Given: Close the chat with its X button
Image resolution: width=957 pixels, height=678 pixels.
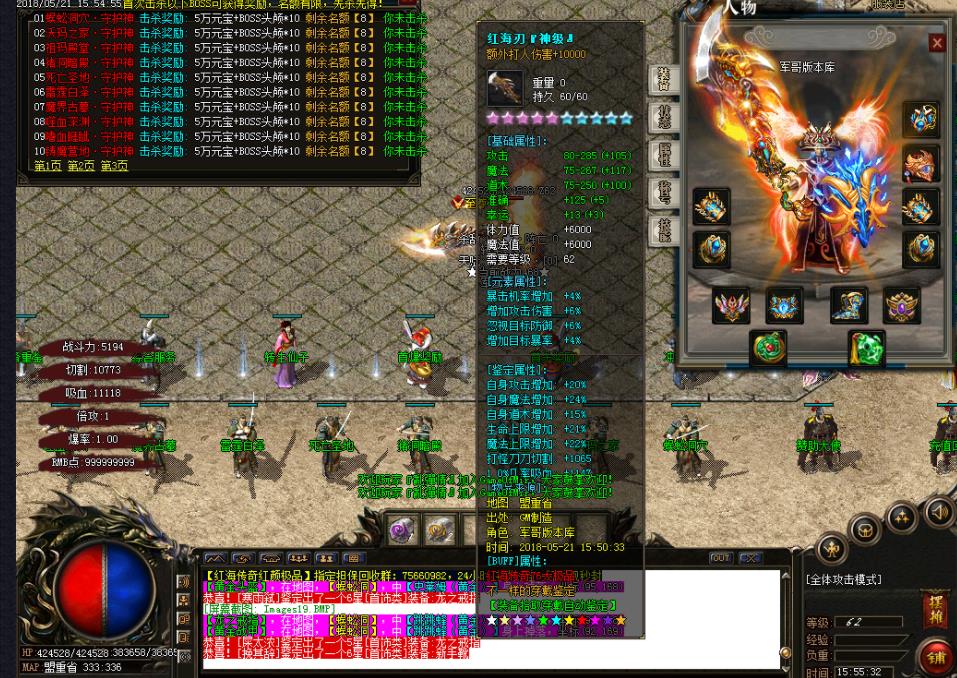Looking at the screenshot, I should (x=749, y=558).
